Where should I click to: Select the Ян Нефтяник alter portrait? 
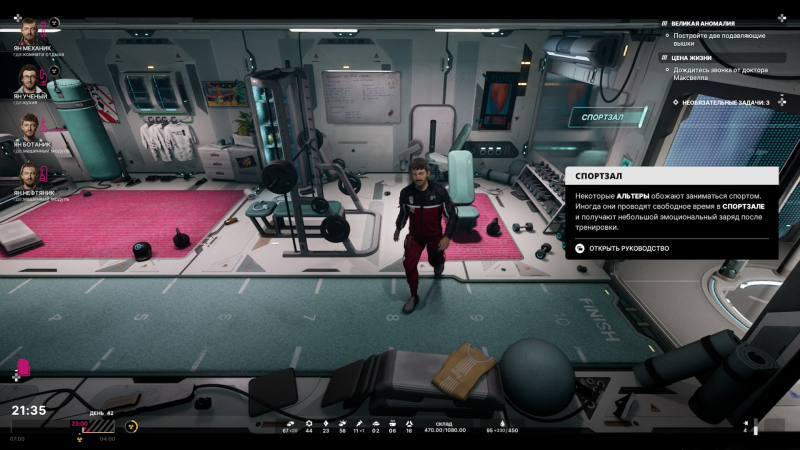(30, 177)
